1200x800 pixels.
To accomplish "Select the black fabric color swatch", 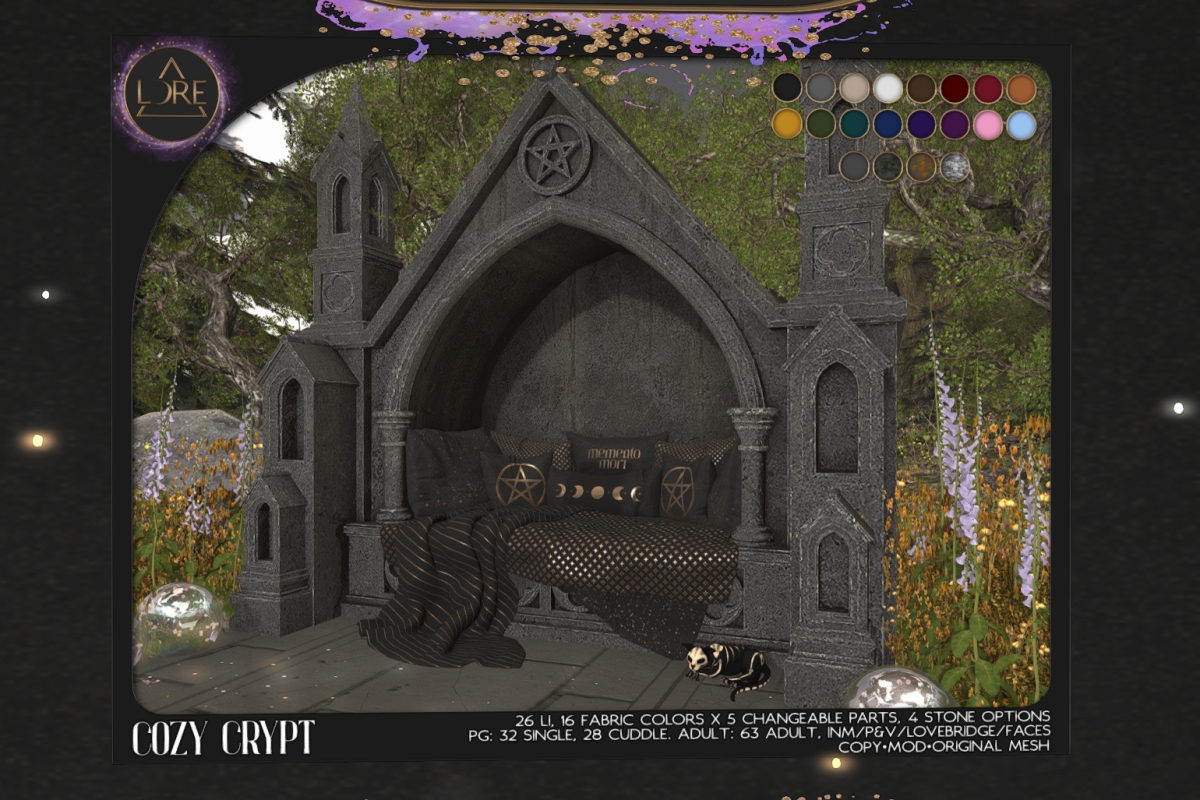I will point(788,88).
